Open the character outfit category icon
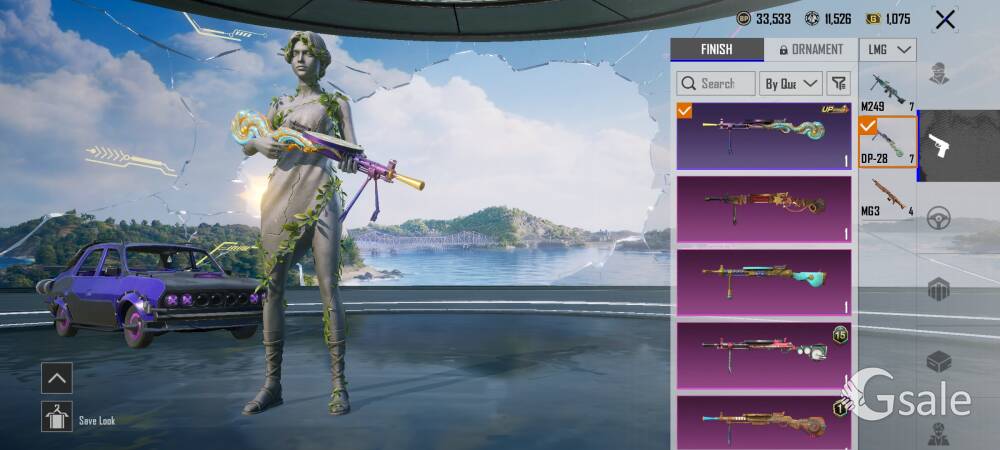 [x=938, y=73]
